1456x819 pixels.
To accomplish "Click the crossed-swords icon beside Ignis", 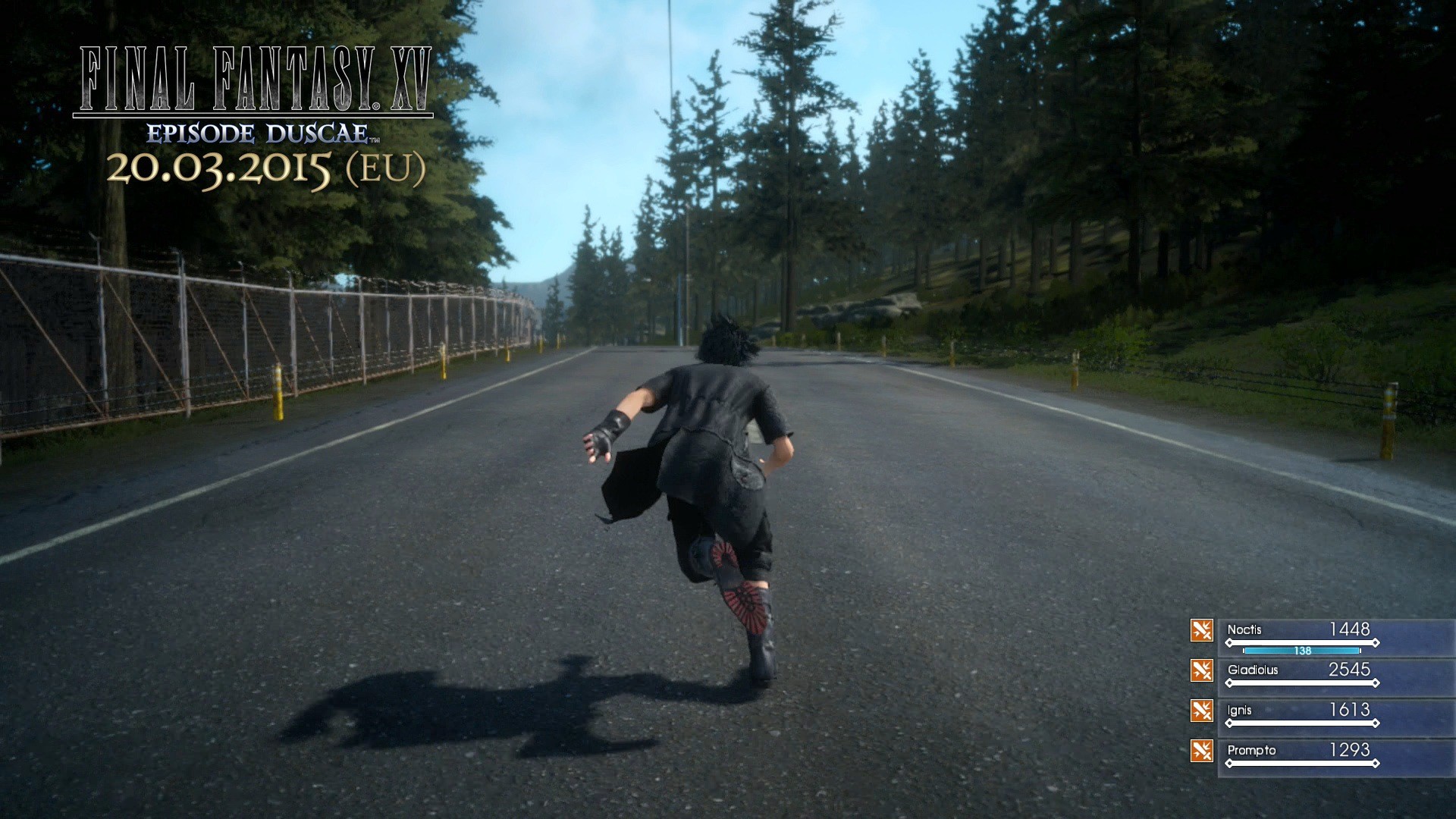I will pyautogui.click(x=1202, y=711).
